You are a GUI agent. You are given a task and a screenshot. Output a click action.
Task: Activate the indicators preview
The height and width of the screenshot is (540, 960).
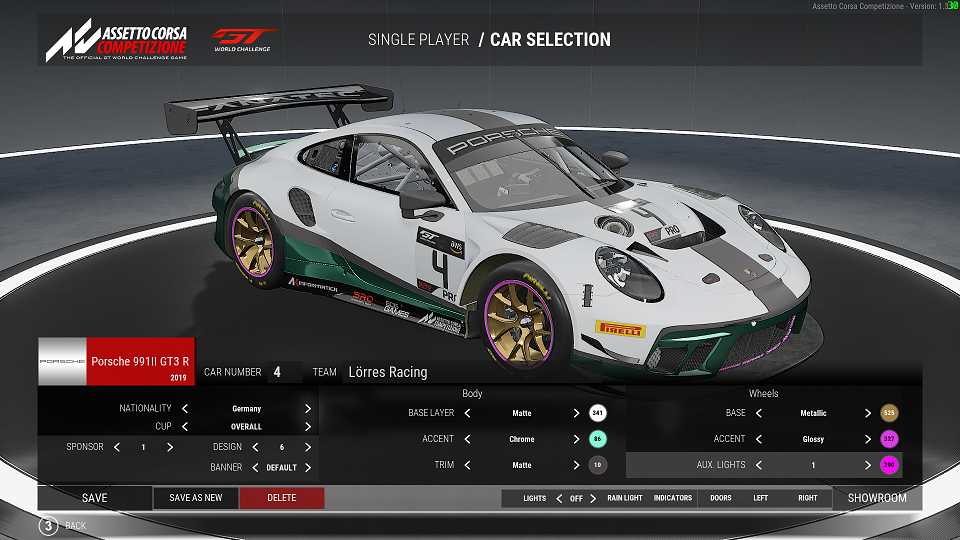673,498
